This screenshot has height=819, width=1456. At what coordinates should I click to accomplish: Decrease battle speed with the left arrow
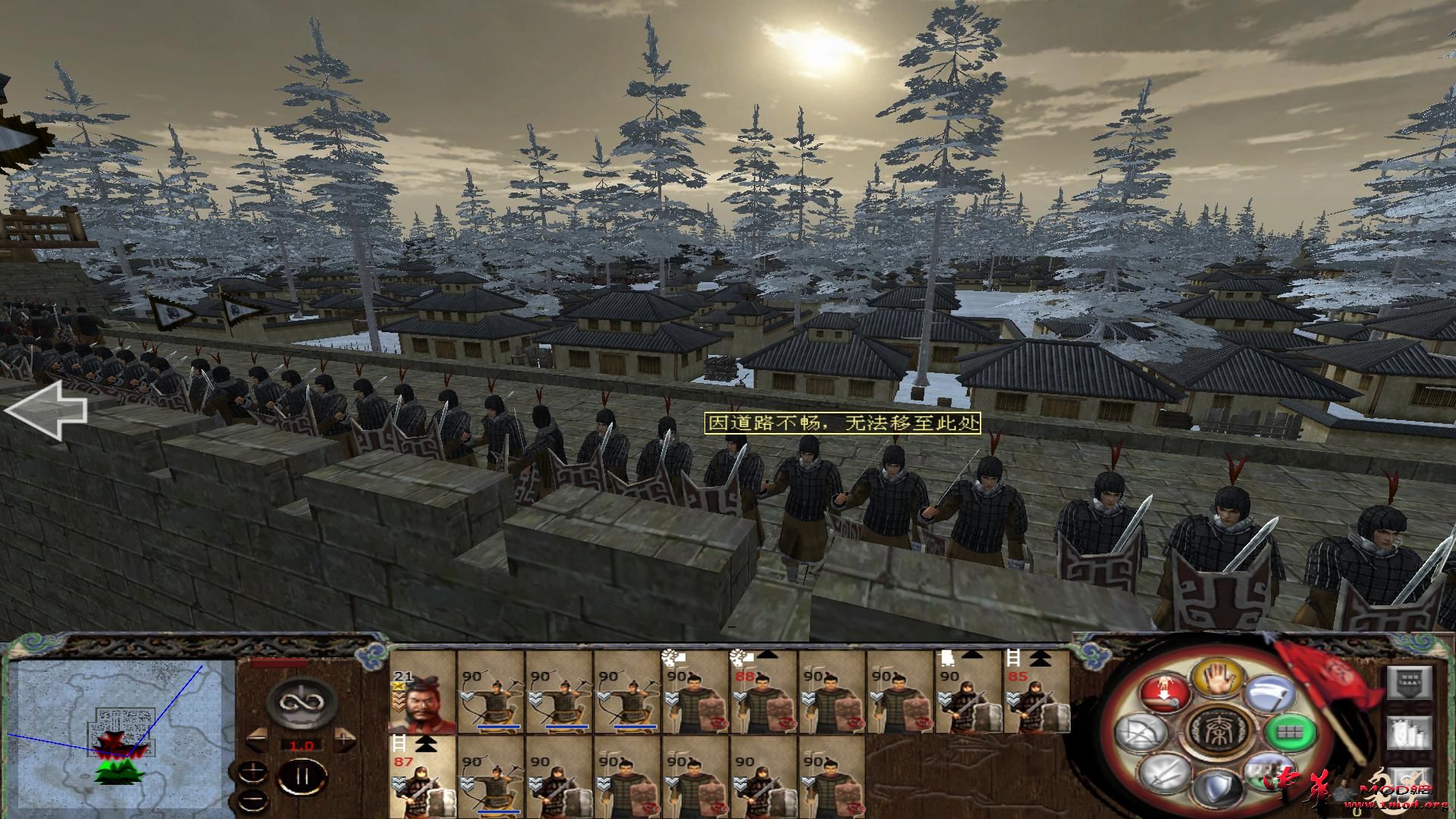tap(257, 737)
